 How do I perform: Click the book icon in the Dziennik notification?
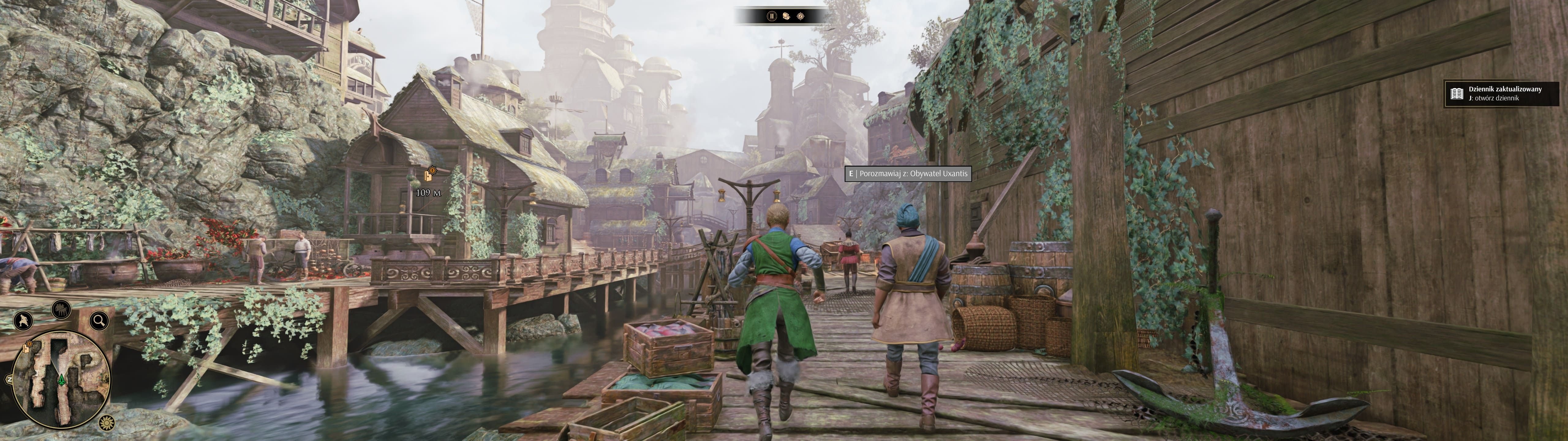coord(1457,94)
